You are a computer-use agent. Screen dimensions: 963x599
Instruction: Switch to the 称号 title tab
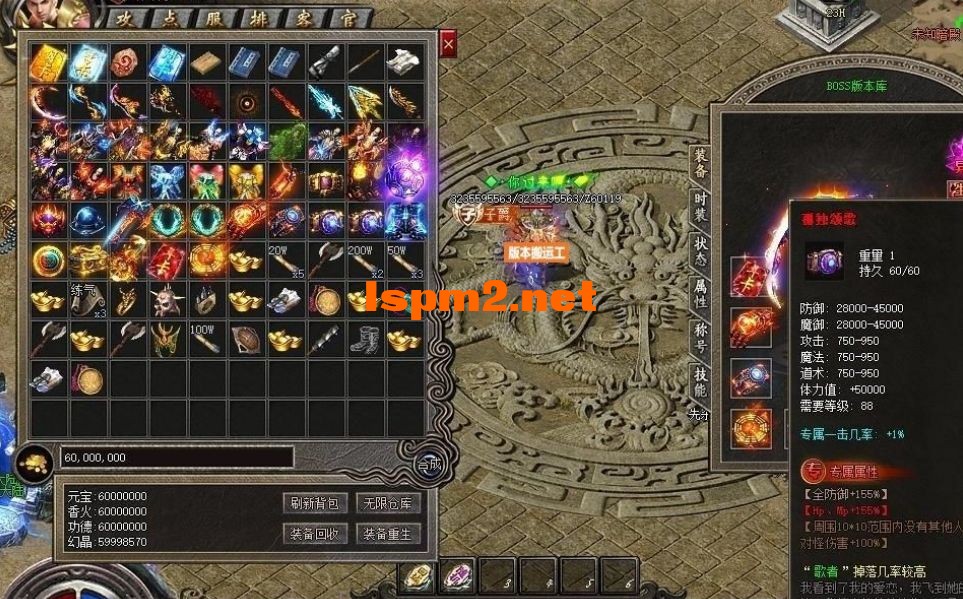tap(701, 338)
